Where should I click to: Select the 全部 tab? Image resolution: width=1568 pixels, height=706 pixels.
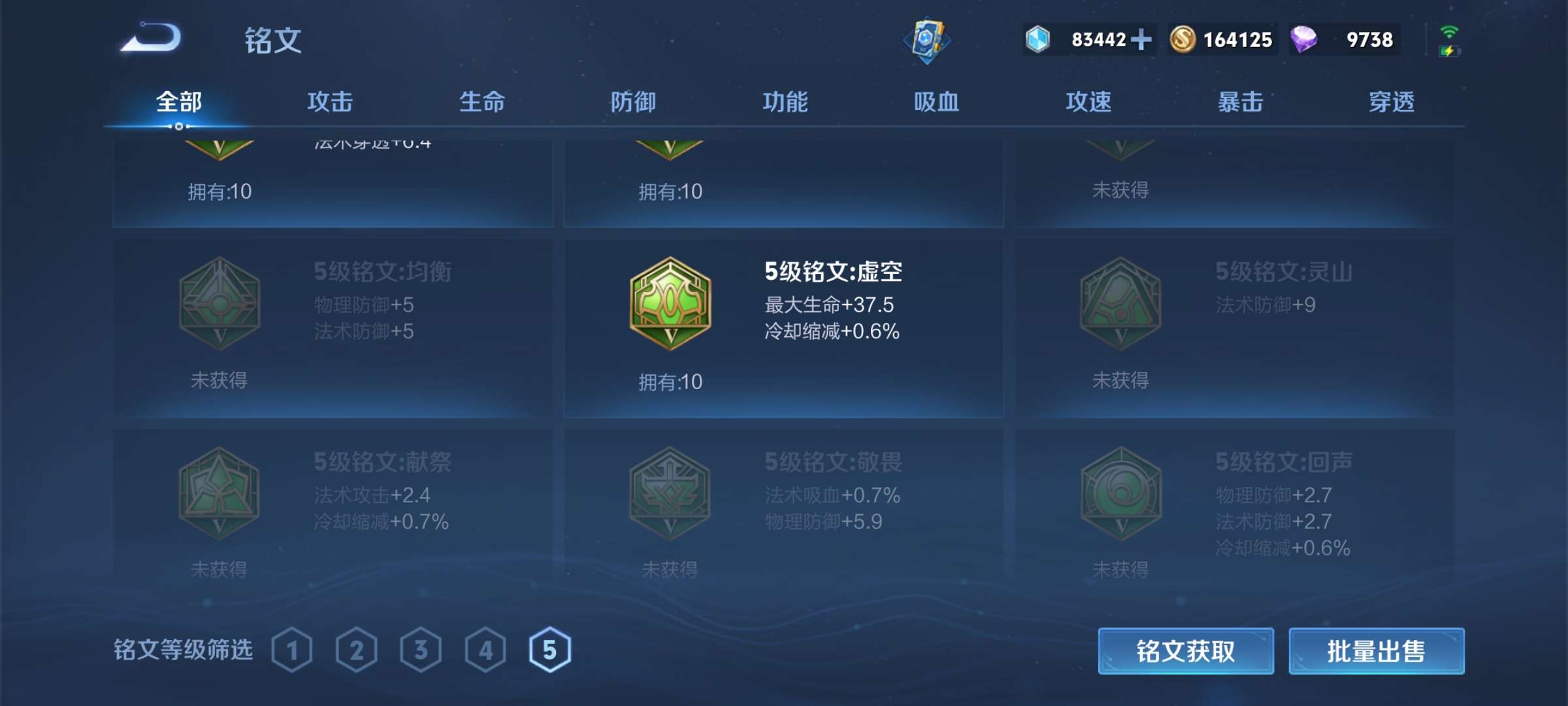click(x=179, y=102)
